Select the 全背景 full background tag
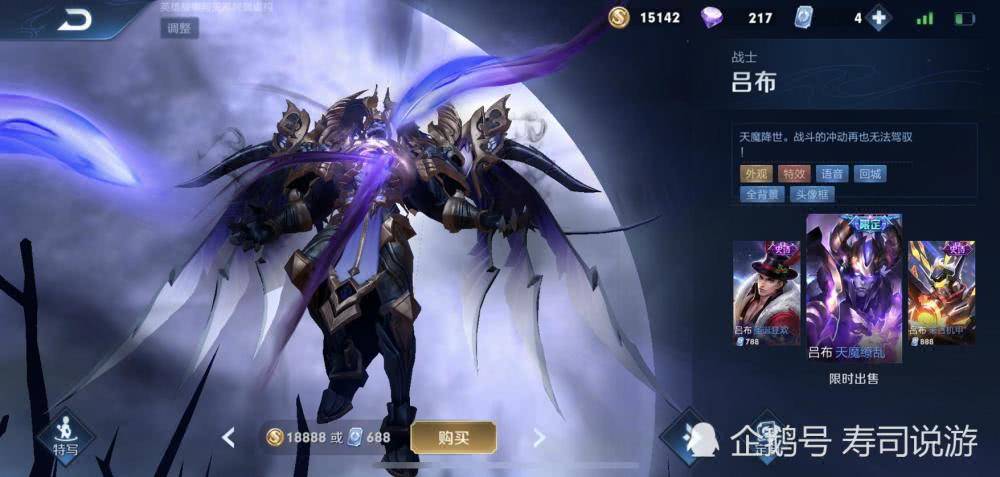This screenshot has width=1000, height=477. coord(761,195)
